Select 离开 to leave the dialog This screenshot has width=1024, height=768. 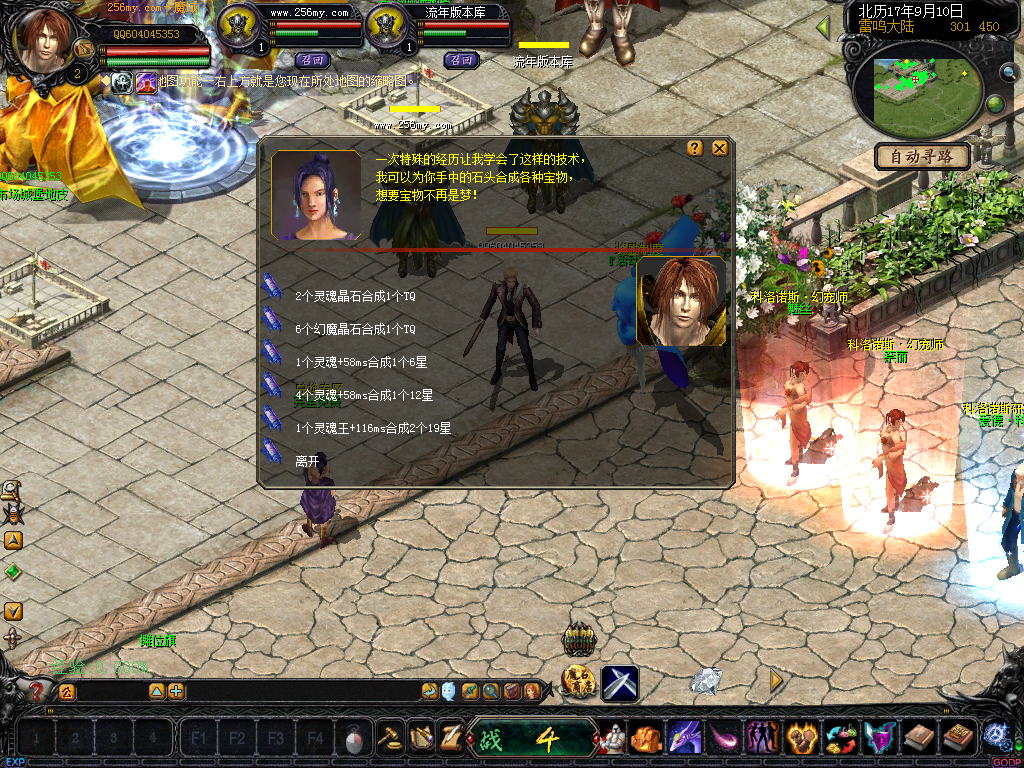306,461
